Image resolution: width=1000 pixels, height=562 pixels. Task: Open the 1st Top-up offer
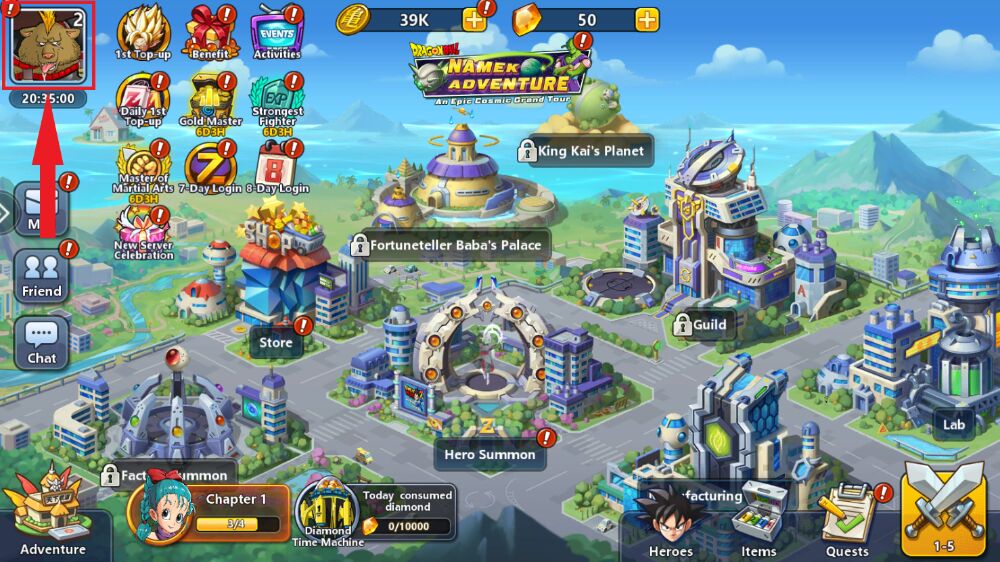(x=142, y=31)
